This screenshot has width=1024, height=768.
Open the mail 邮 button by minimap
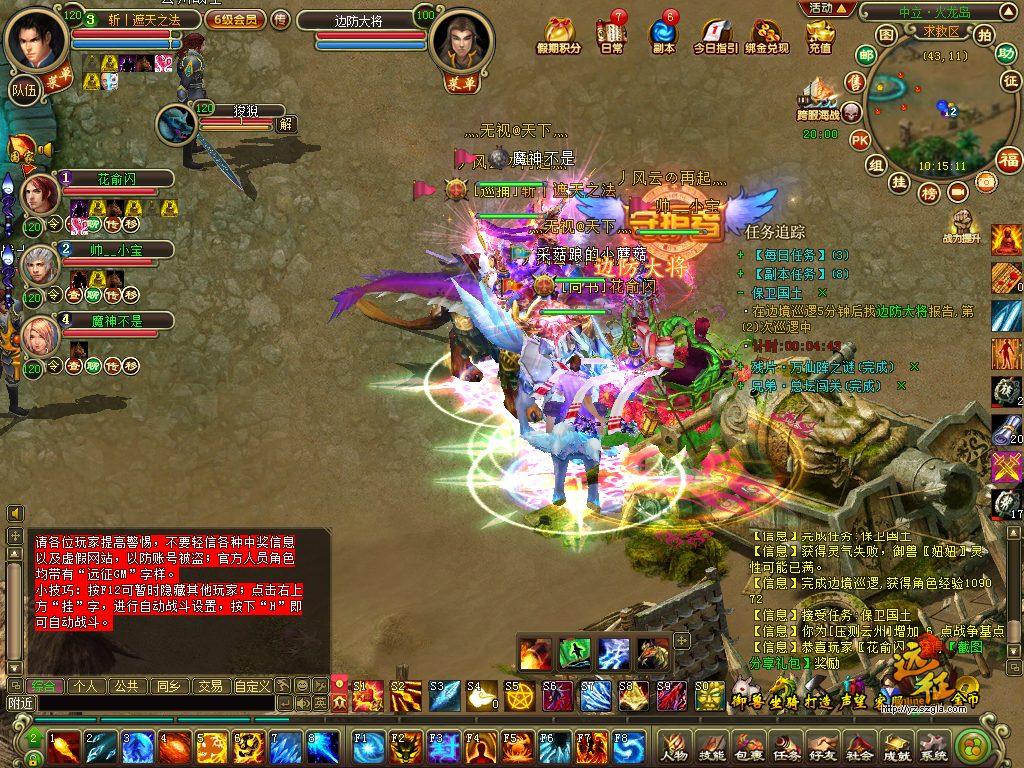(x=866, y=56)
